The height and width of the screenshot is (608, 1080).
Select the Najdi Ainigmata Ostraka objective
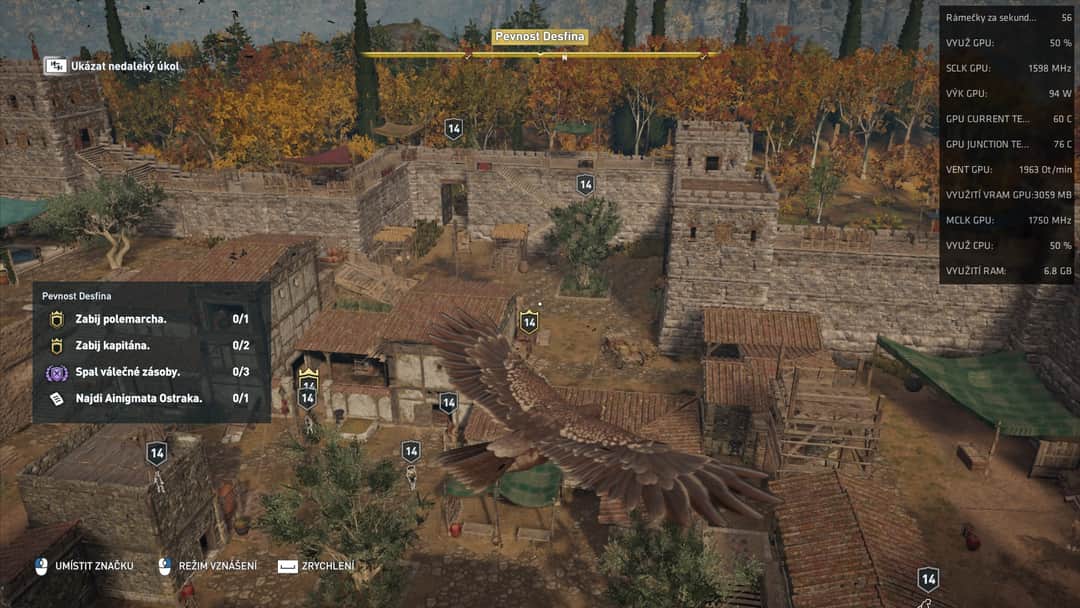[150, 398]
